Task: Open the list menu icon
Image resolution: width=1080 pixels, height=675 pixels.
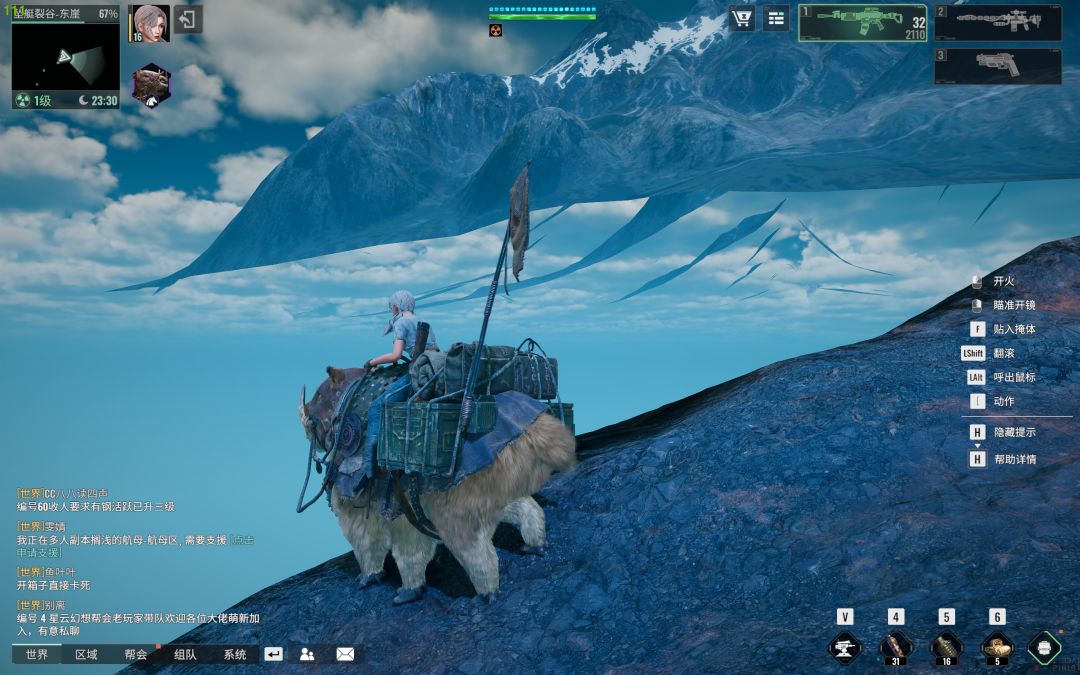Action: tap(776, 18)
